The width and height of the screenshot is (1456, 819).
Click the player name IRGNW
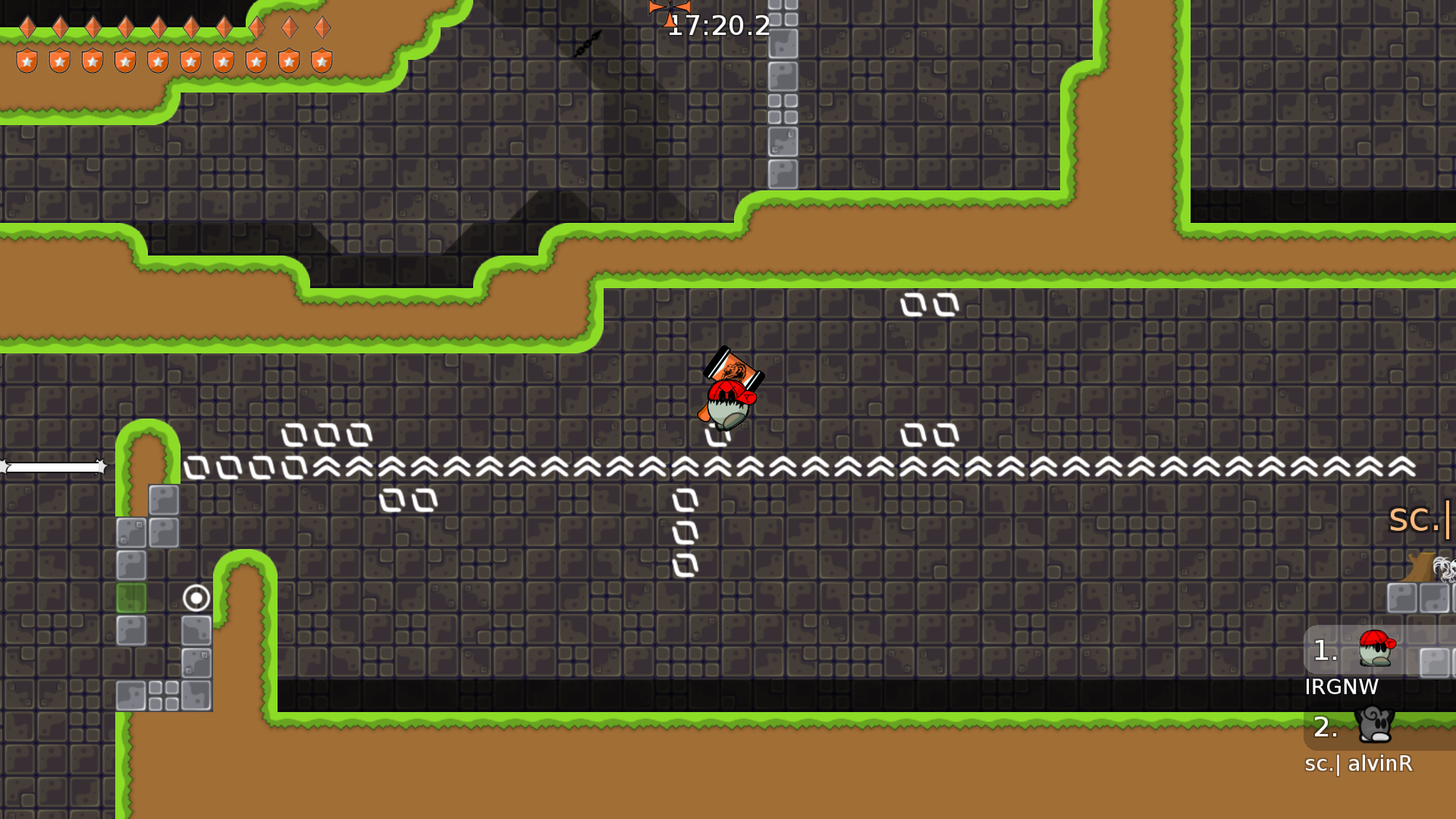(x=1342, y=687)
